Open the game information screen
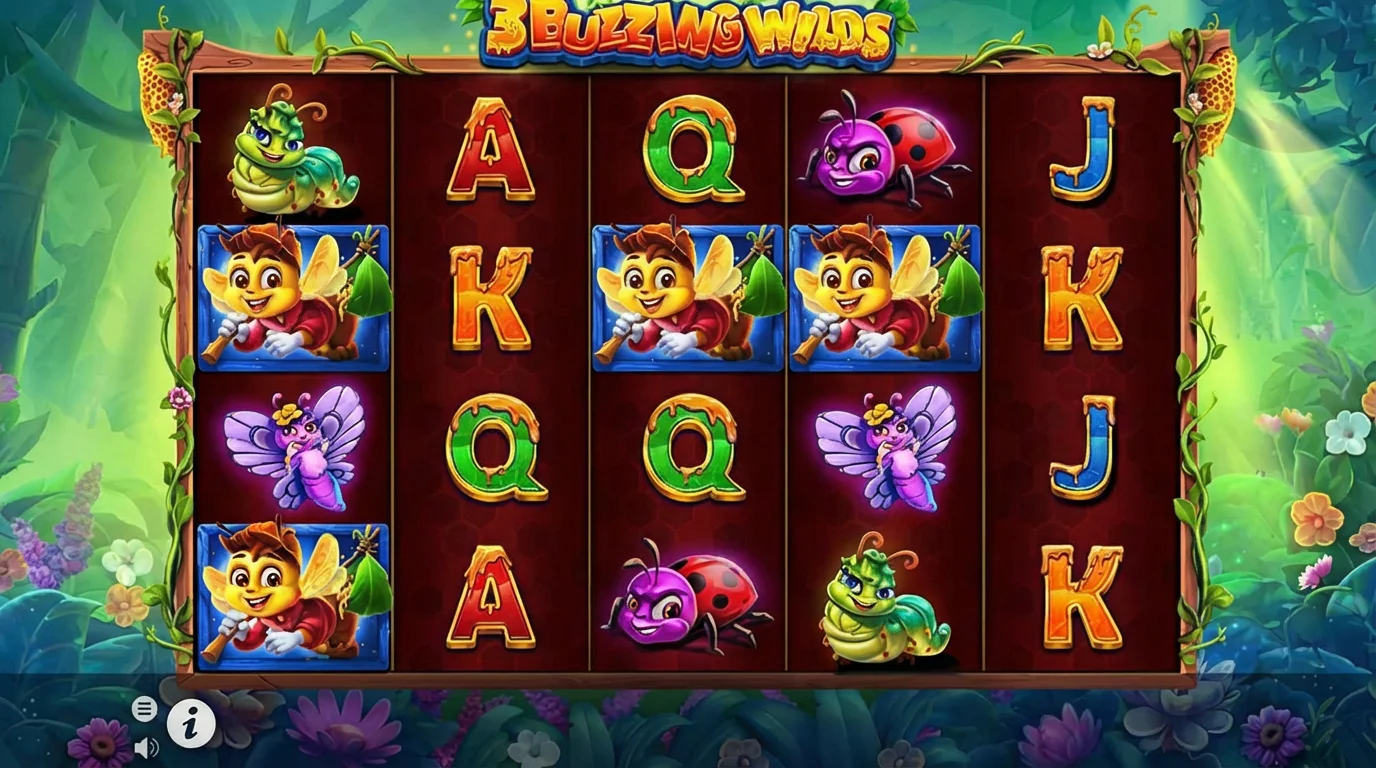This screenshot has width=1376, height=768. [x=190, y=724]
